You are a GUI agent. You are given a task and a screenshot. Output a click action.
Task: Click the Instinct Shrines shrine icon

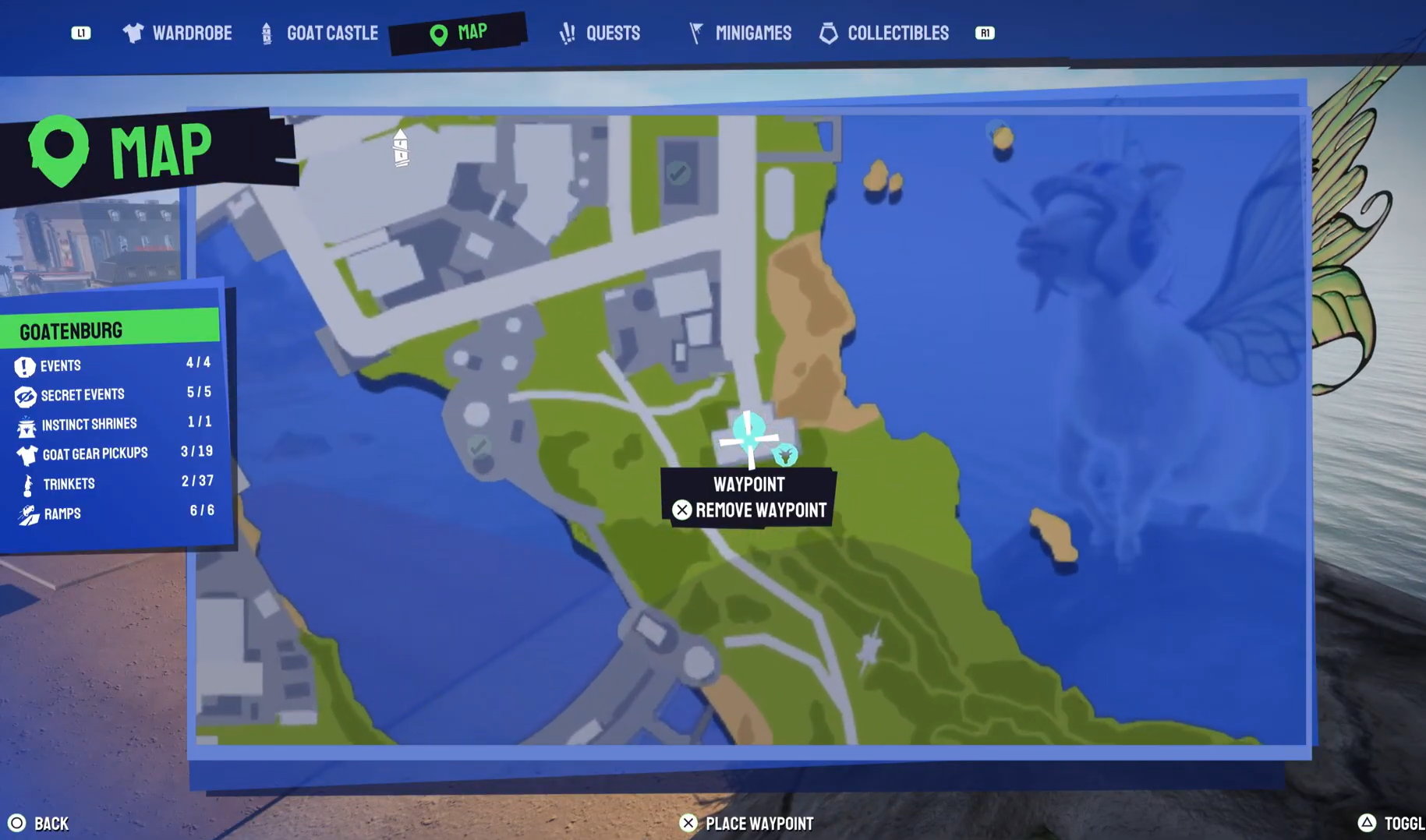tap(26, 424)
